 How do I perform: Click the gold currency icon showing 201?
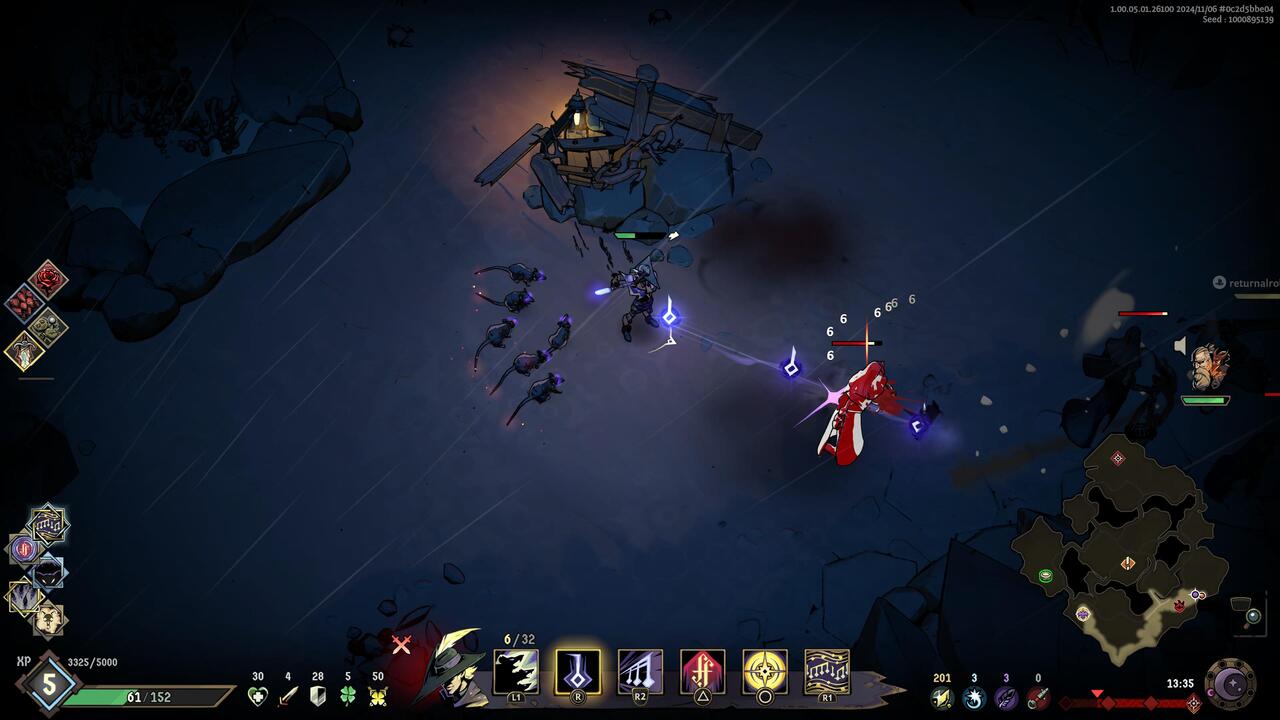[941, 697]
